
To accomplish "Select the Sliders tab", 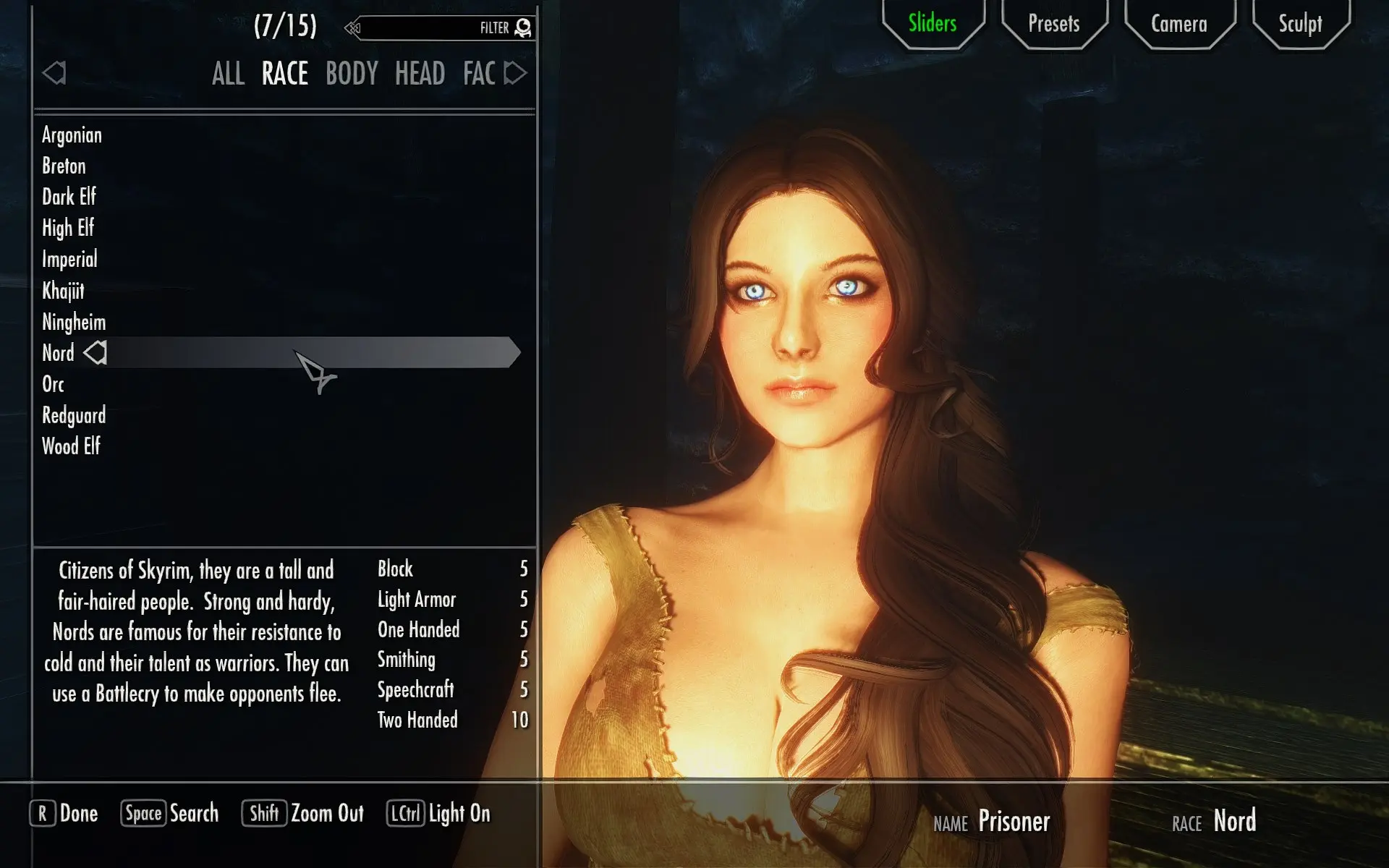I will pyautogui.click(x=931, y=24).
